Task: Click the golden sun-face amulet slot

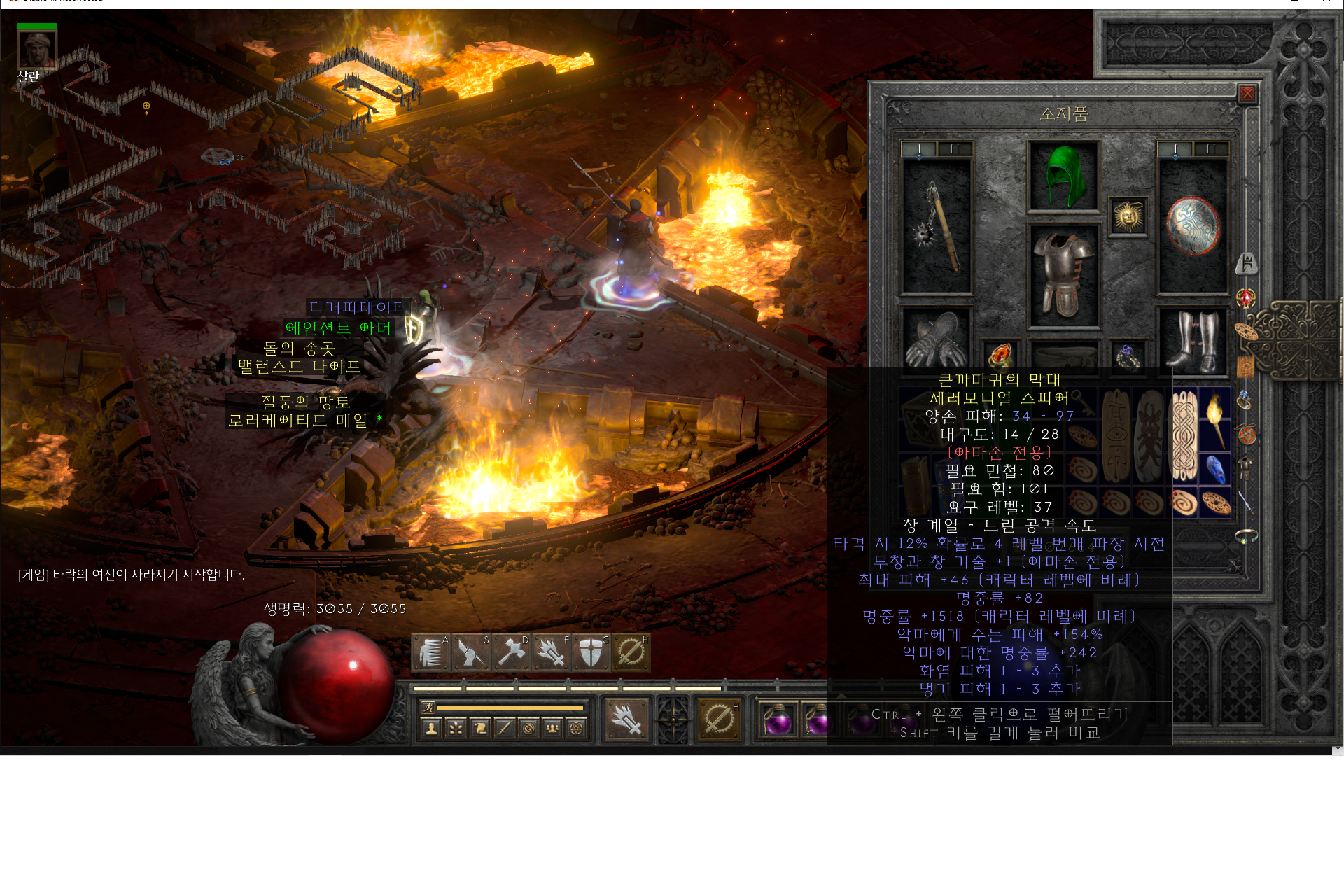Action: [1128, 216]
